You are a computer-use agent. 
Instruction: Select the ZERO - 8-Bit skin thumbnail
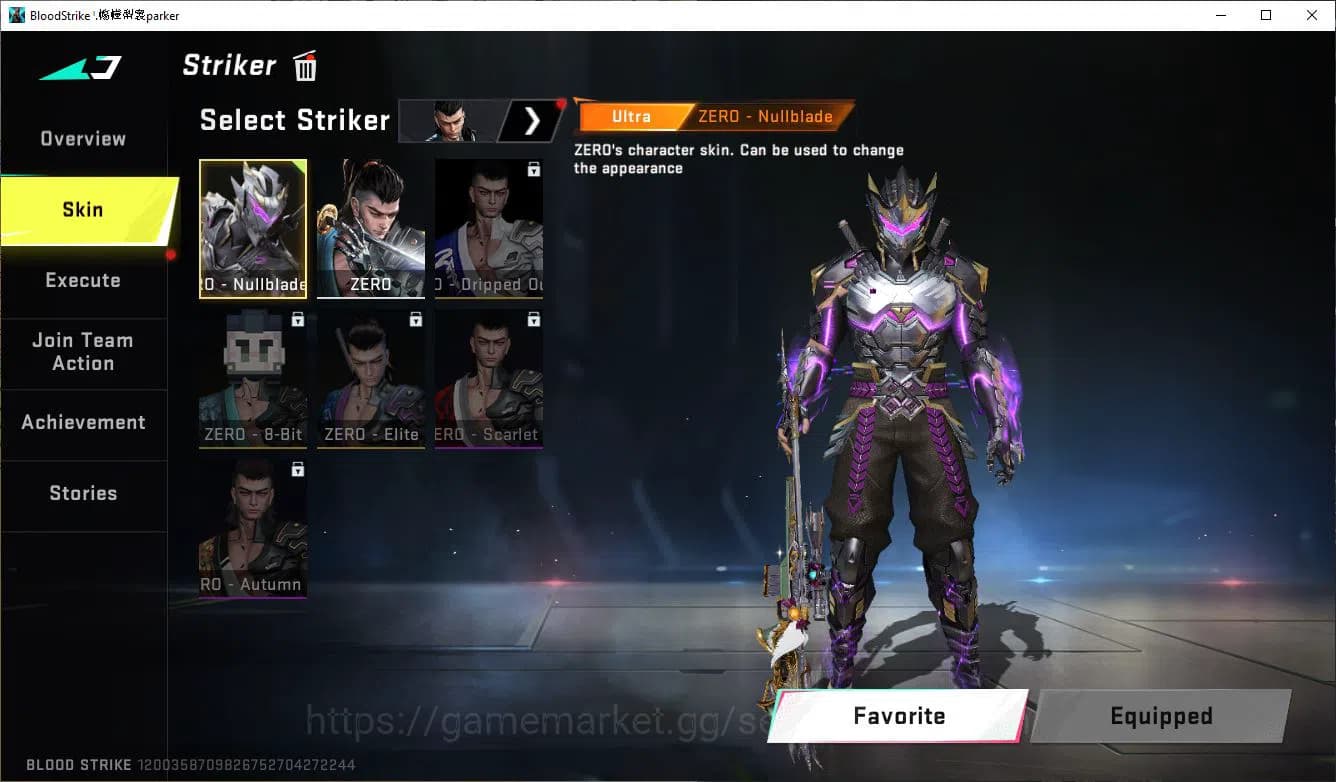252,379
